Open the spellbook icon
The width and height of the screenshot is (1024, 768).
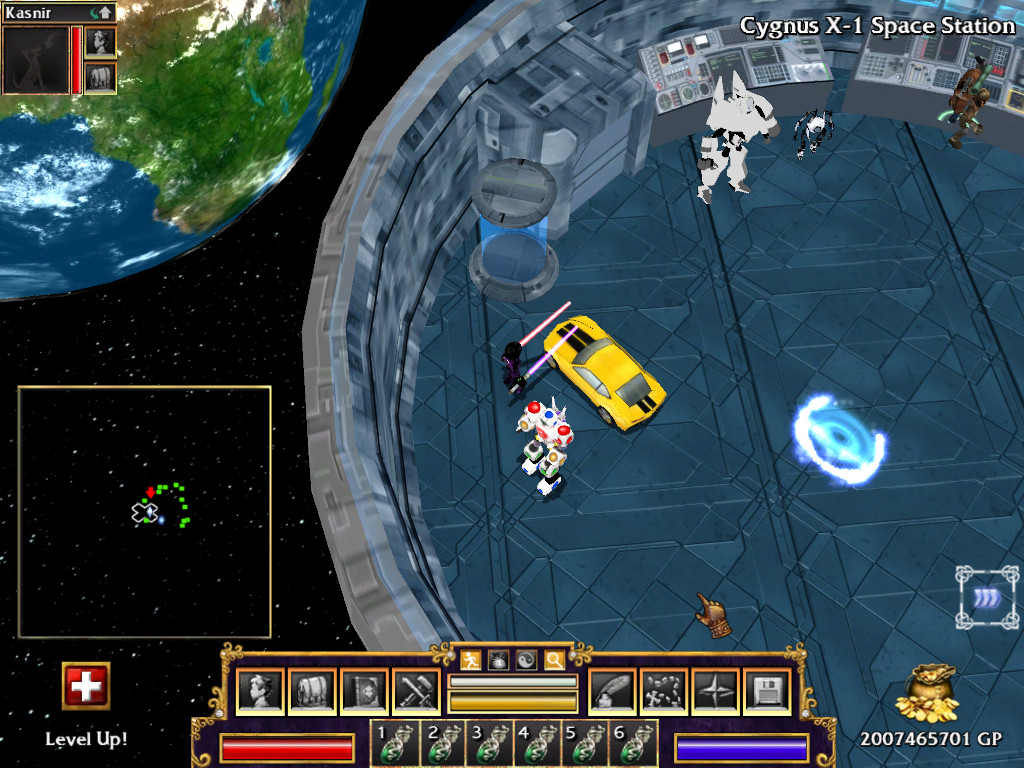(364, 692)
